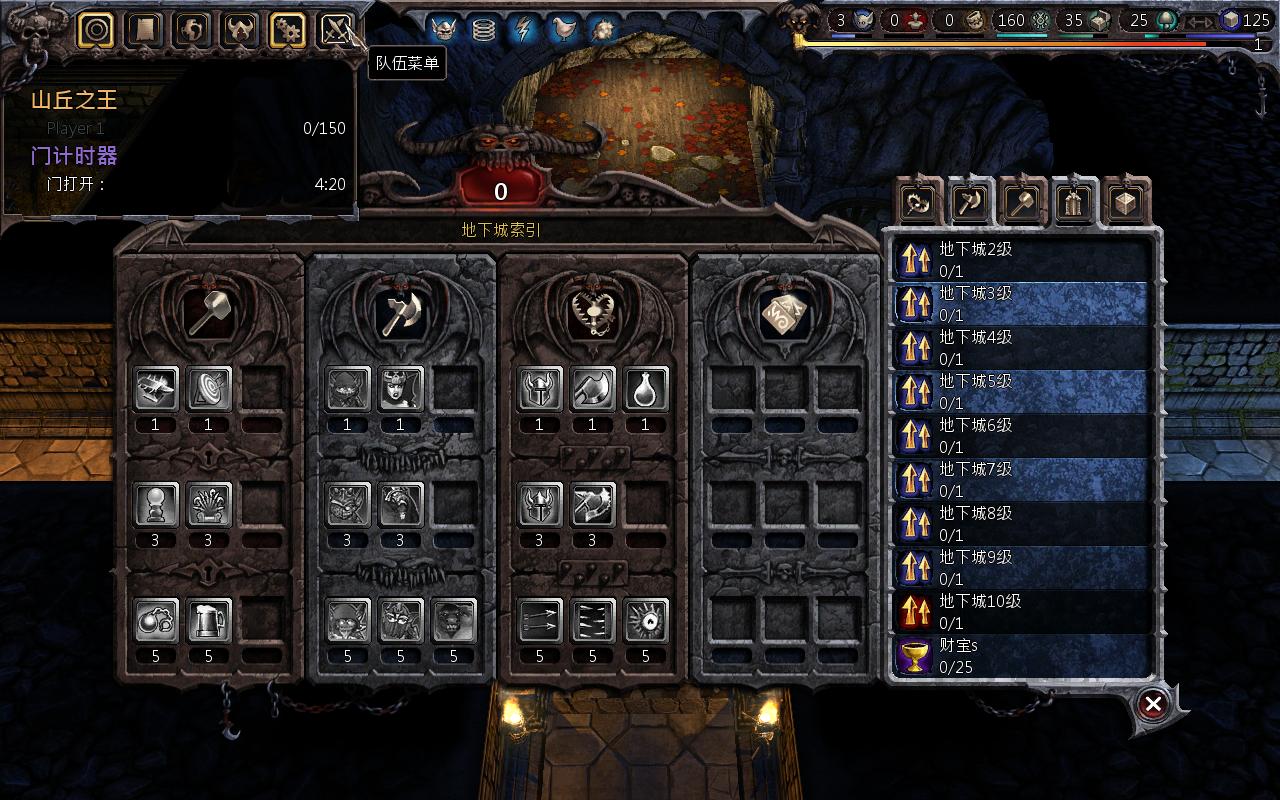Viewport: 1280px width, 800px height.
Task: Select the lightning bolt spell icon
Action: click(x=523, y=30)
